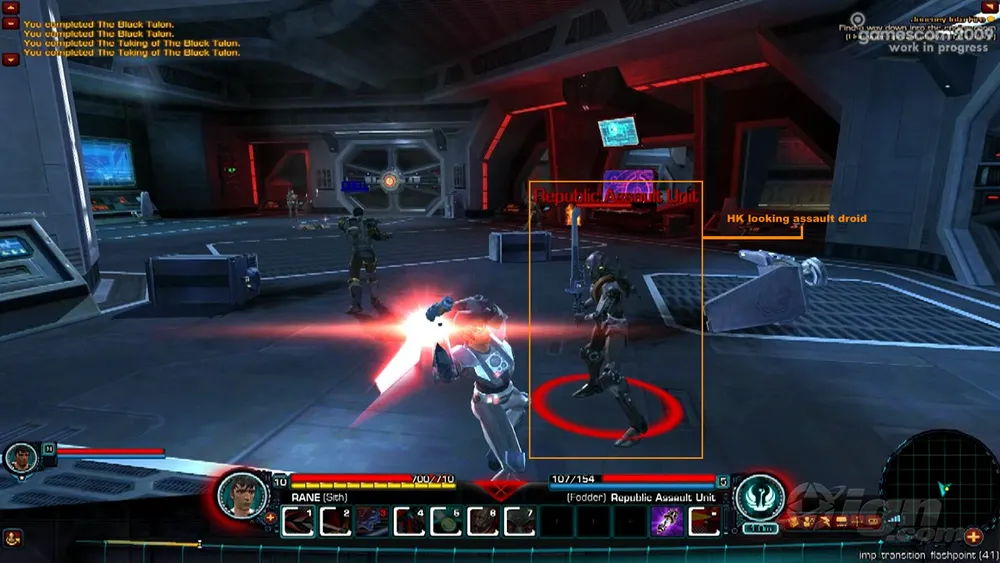Select hotbar slot 5 with green item
1000x563 pixels.
click(446, 521)
